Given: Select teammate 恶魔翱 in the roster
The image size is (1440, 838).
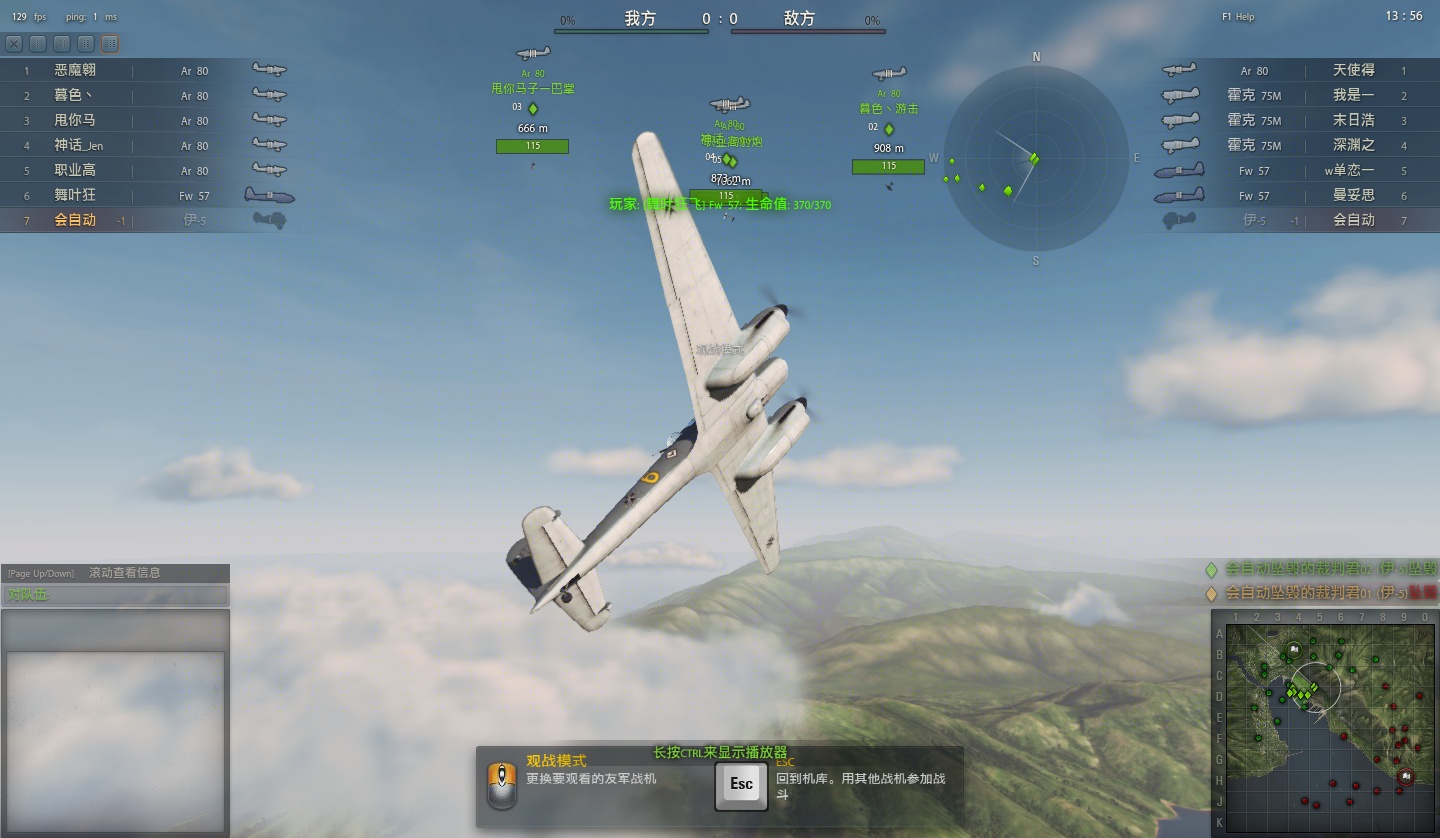Looking at the screenshot, I should point(75,71).
